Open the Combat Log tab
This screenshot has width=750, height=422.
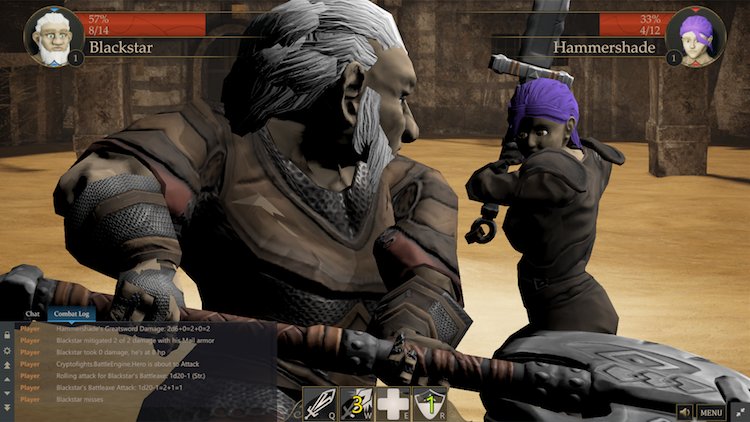coord(72,315)
